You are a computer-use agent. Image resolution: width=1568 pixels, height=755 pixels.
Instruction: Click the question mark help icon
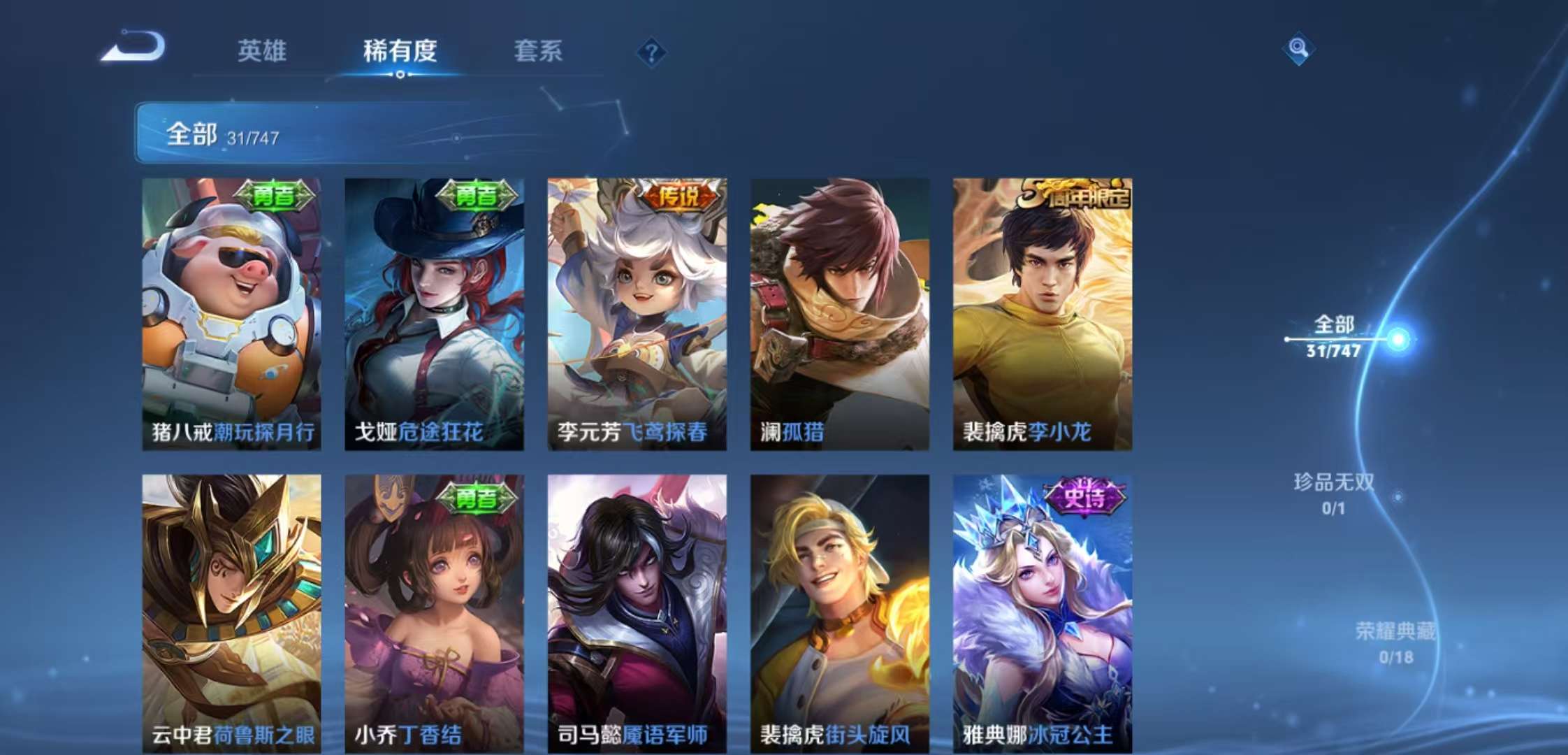(x=651, y=50)
